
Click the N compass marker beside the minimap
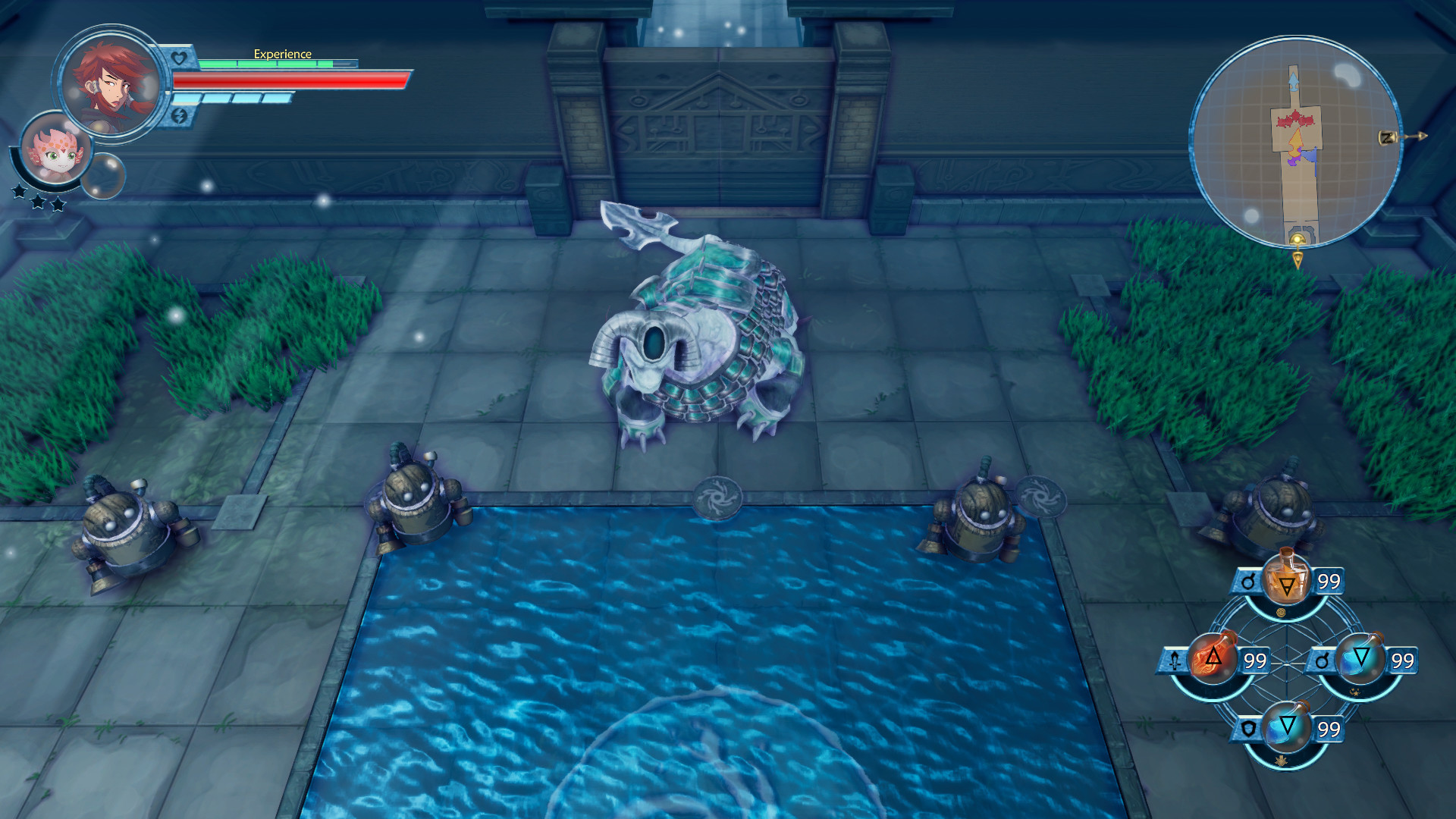pyautogui.click(x=1388, y=137)
